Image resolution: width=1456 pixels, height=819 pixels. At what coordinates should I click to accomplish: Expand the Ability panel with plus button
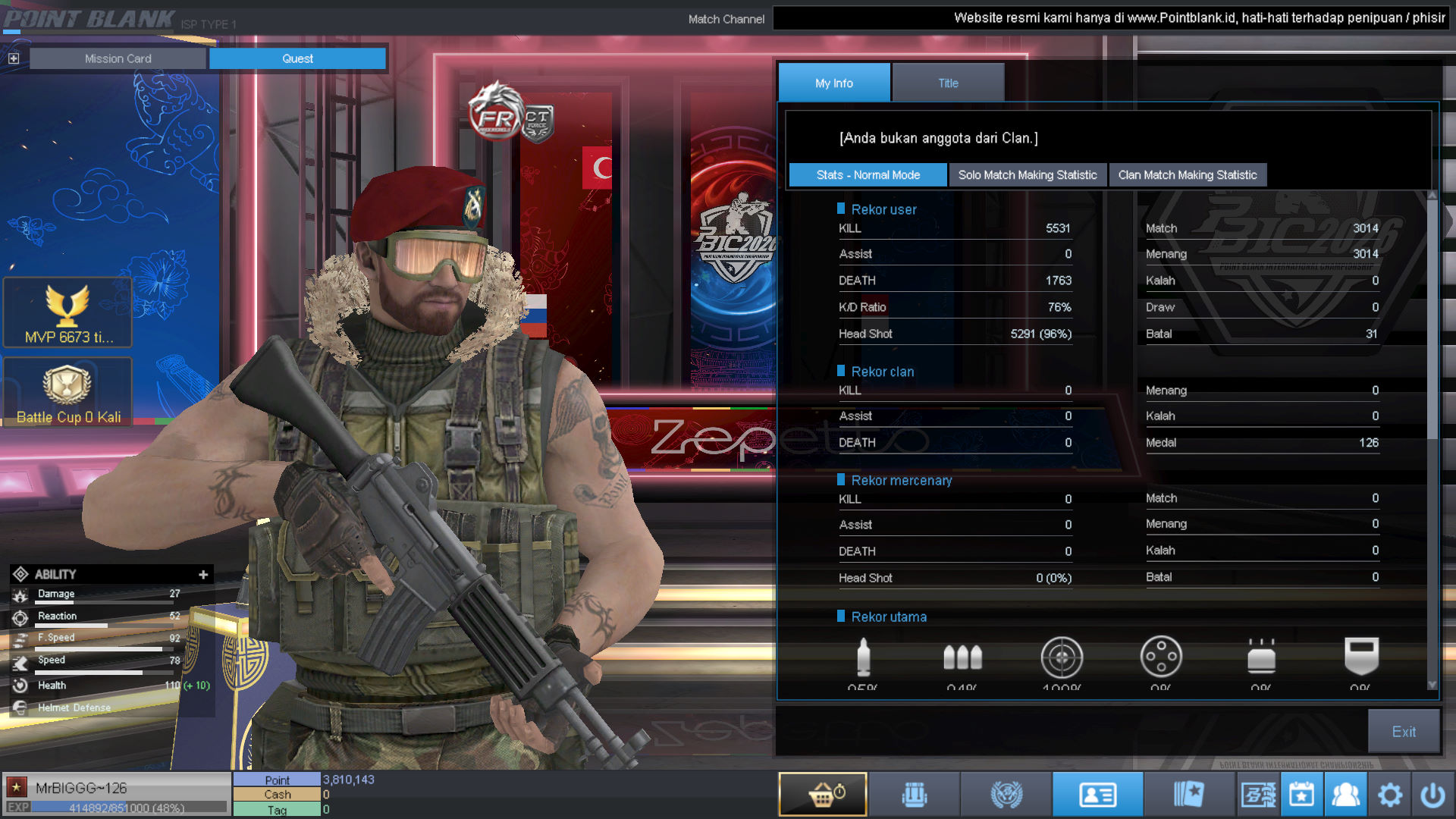coord(203,575)
